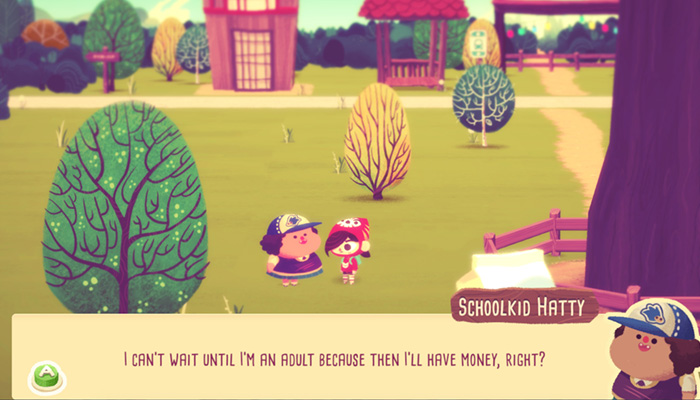700x400 pixels.
Task: Advance Schoolkid Hatty's dialogue box
Action: (46, 375)
